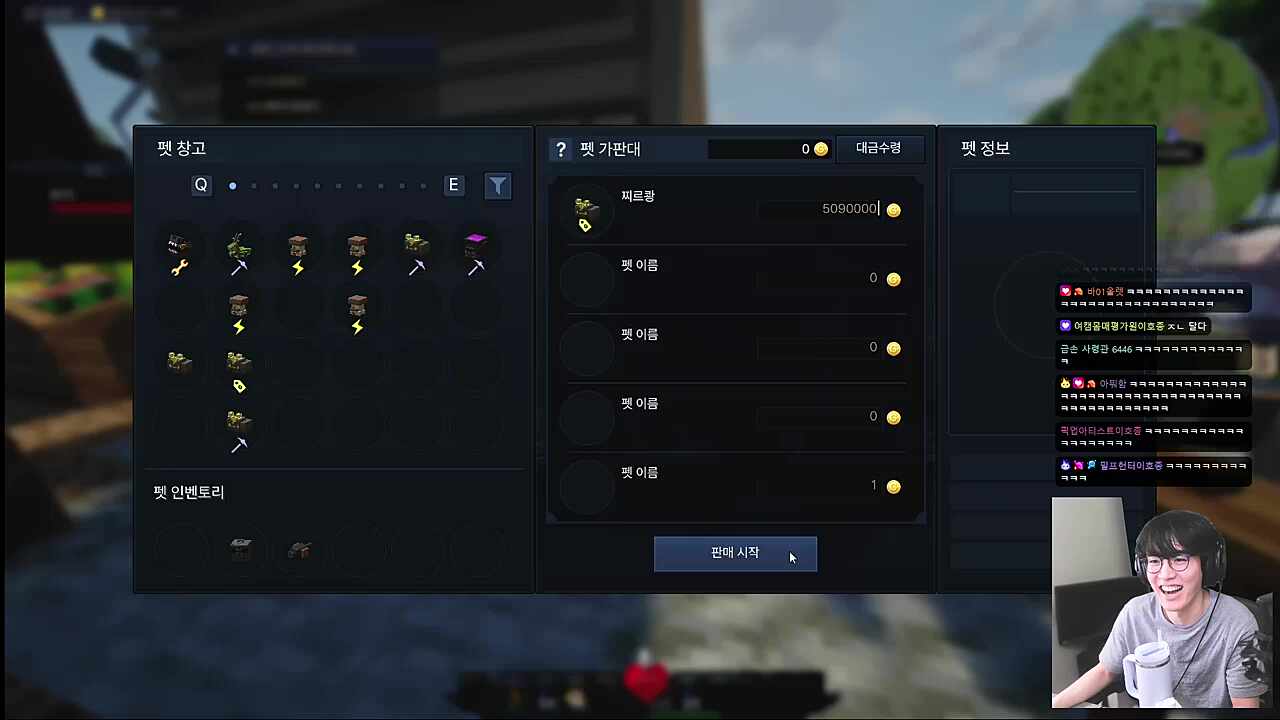Select the wrench pet in the storage grid

[x=178, y=250]
